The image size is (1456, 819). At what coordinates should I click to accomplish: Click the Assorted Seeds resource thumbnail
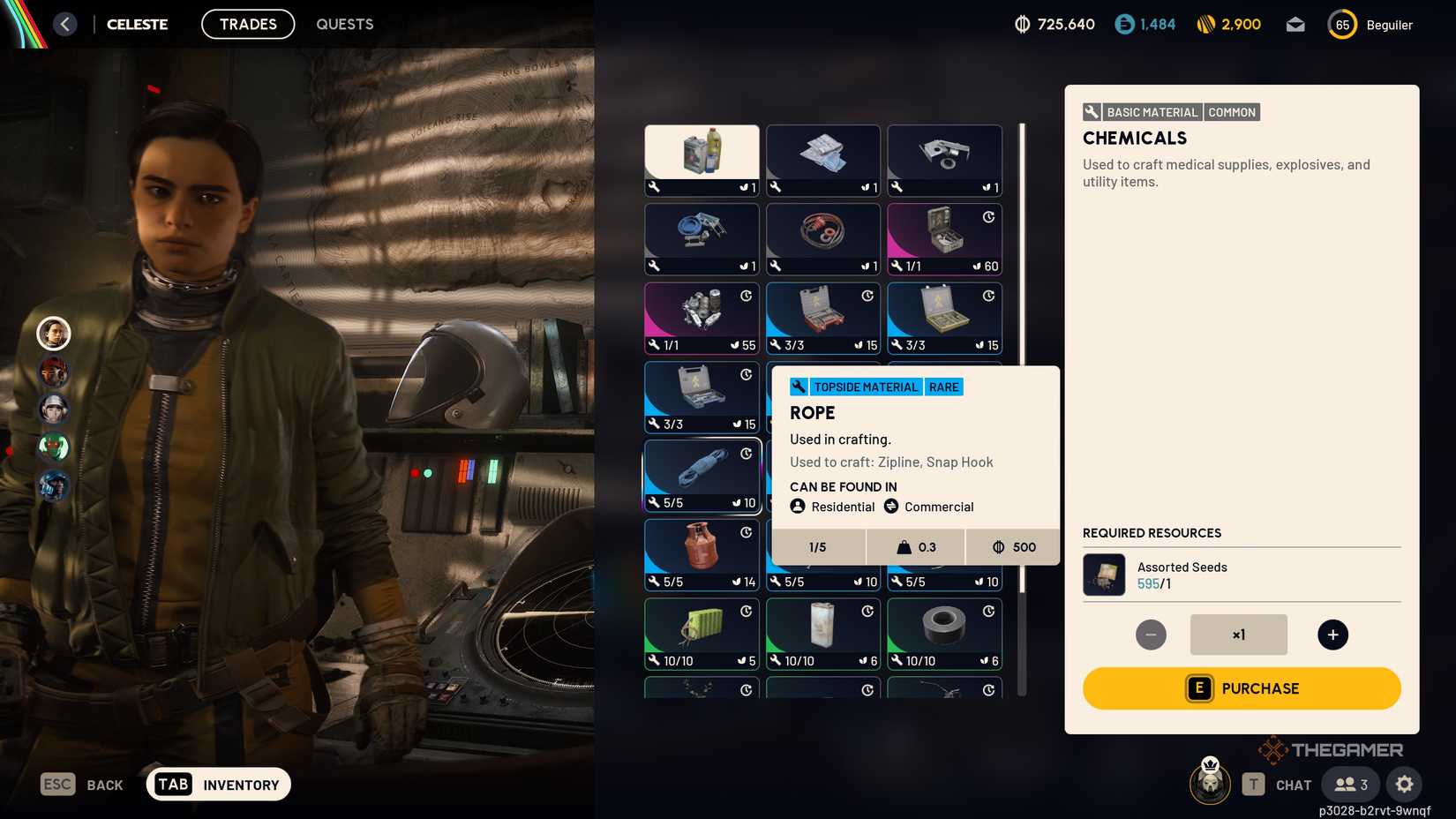[1103, 575]
